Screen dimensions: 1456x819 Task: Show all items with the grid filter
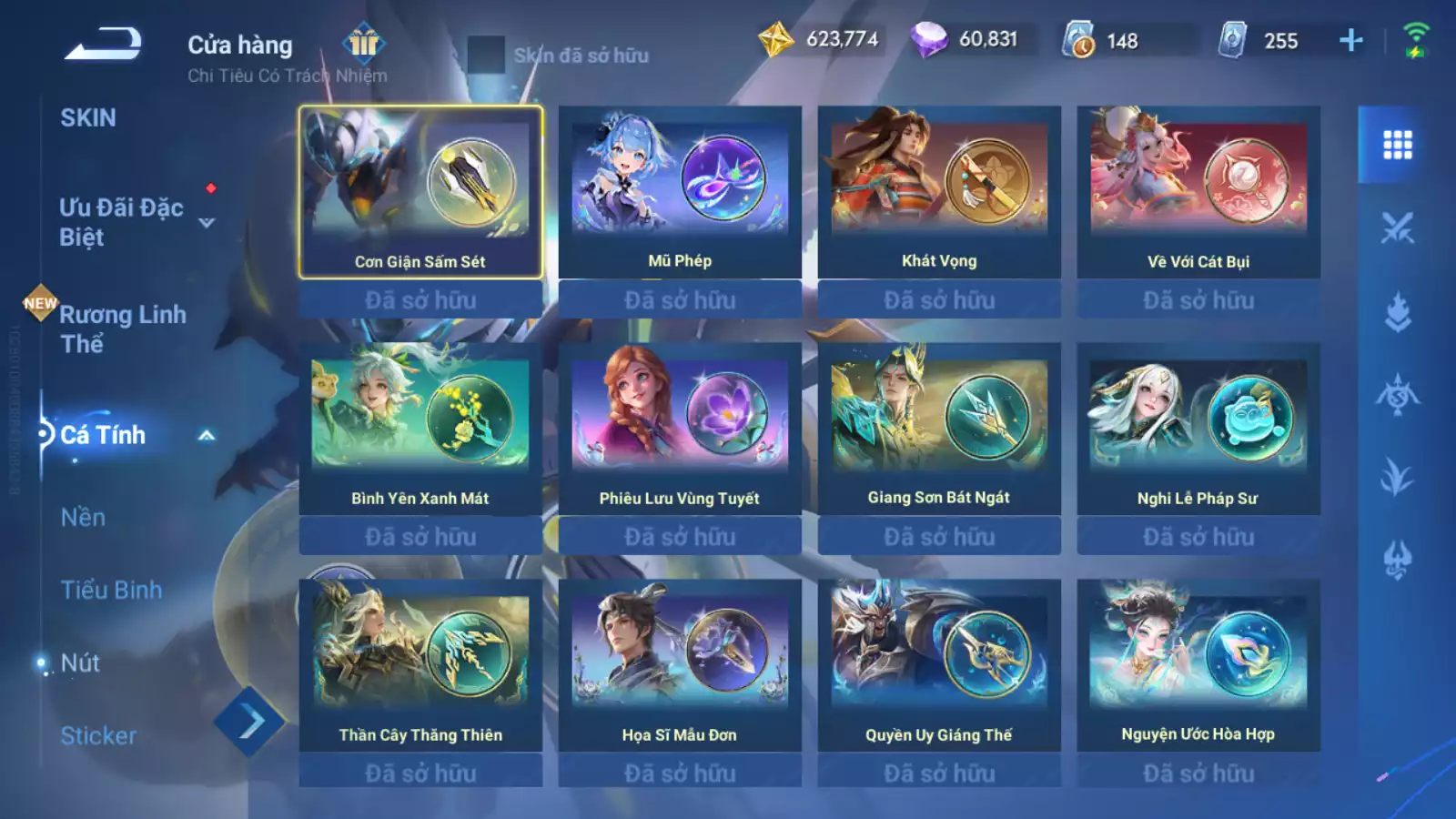coord(1397,145)
